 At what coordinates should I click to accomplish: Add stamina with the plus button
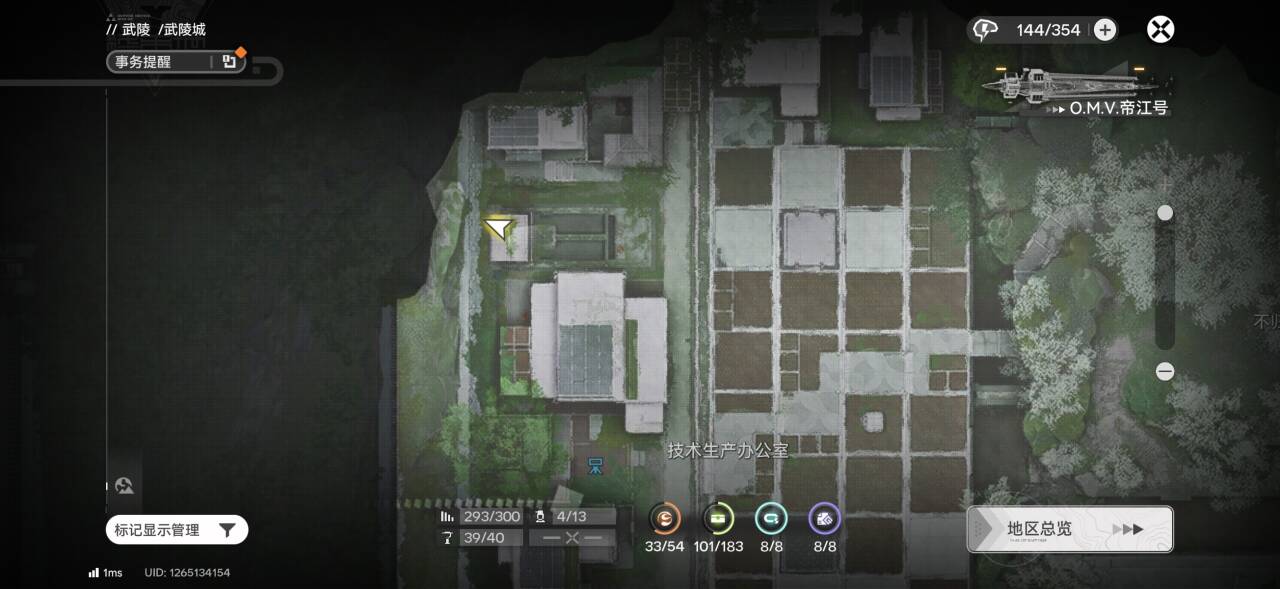[x=1104, y=30]
